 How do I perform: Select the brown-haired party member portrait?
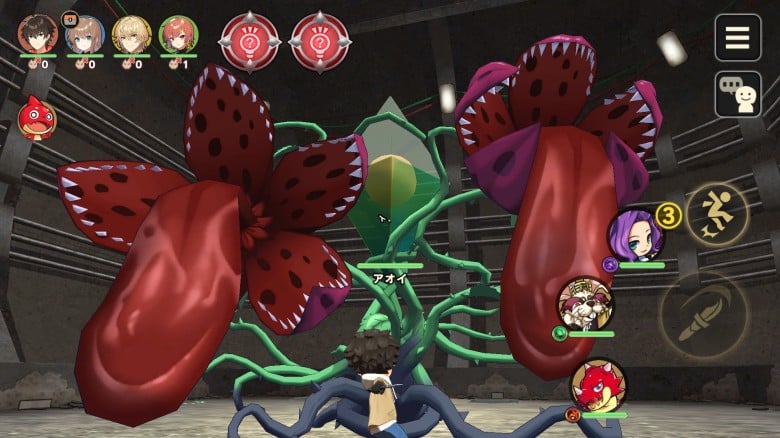85,35
